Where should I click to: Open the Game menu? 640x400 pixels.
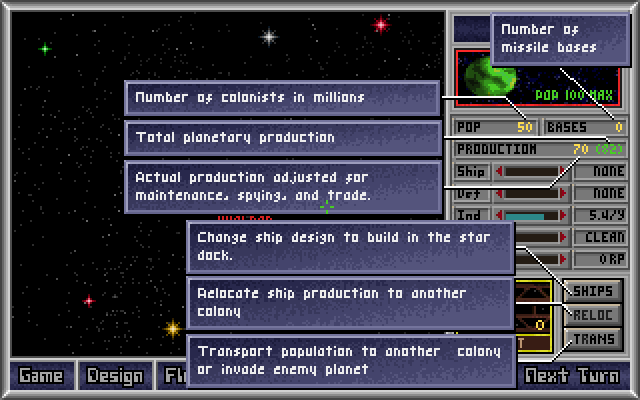tap(40, 377)
